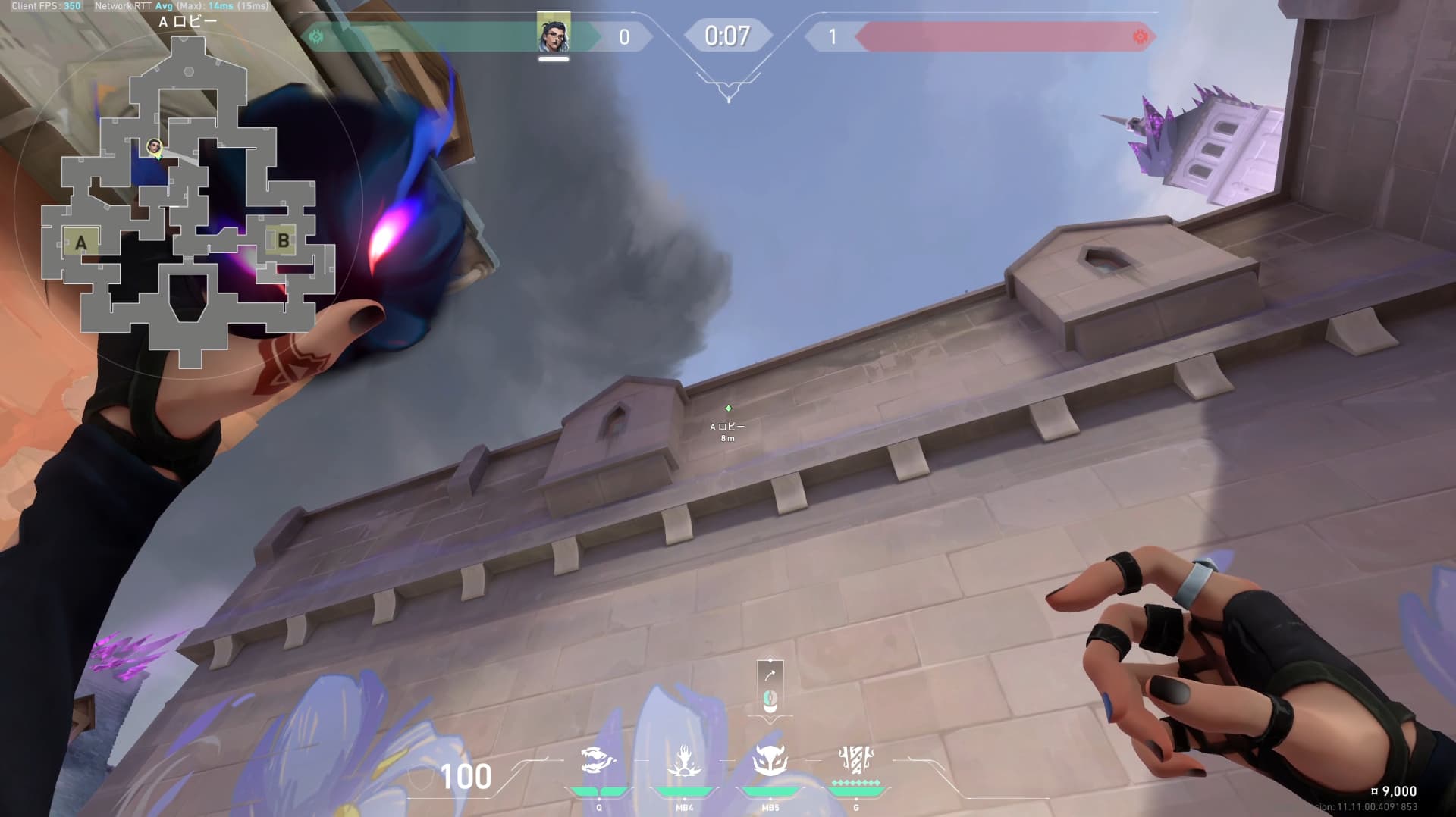Screen dimensions: 1456x817
Task: Click the A site marker on minimap
Action: [81, 243]
